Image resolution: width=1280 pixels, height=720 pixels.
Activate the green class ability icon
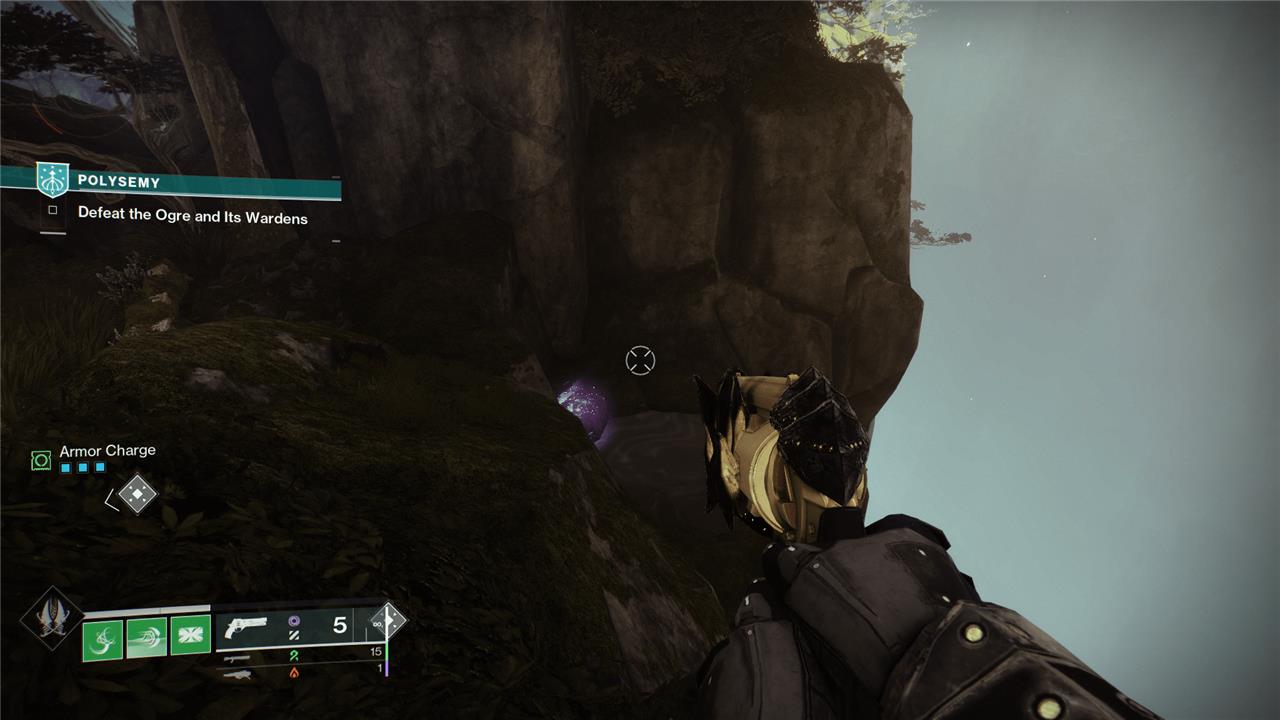pyautogui.click(x=190, y=636)
